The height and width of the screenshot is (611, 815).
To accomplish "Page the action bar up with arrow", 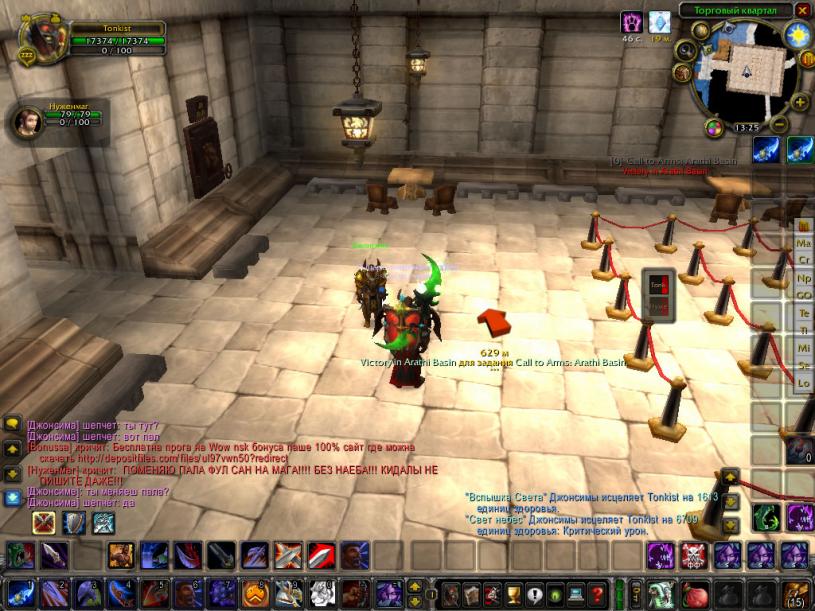I will click(416, 585).
